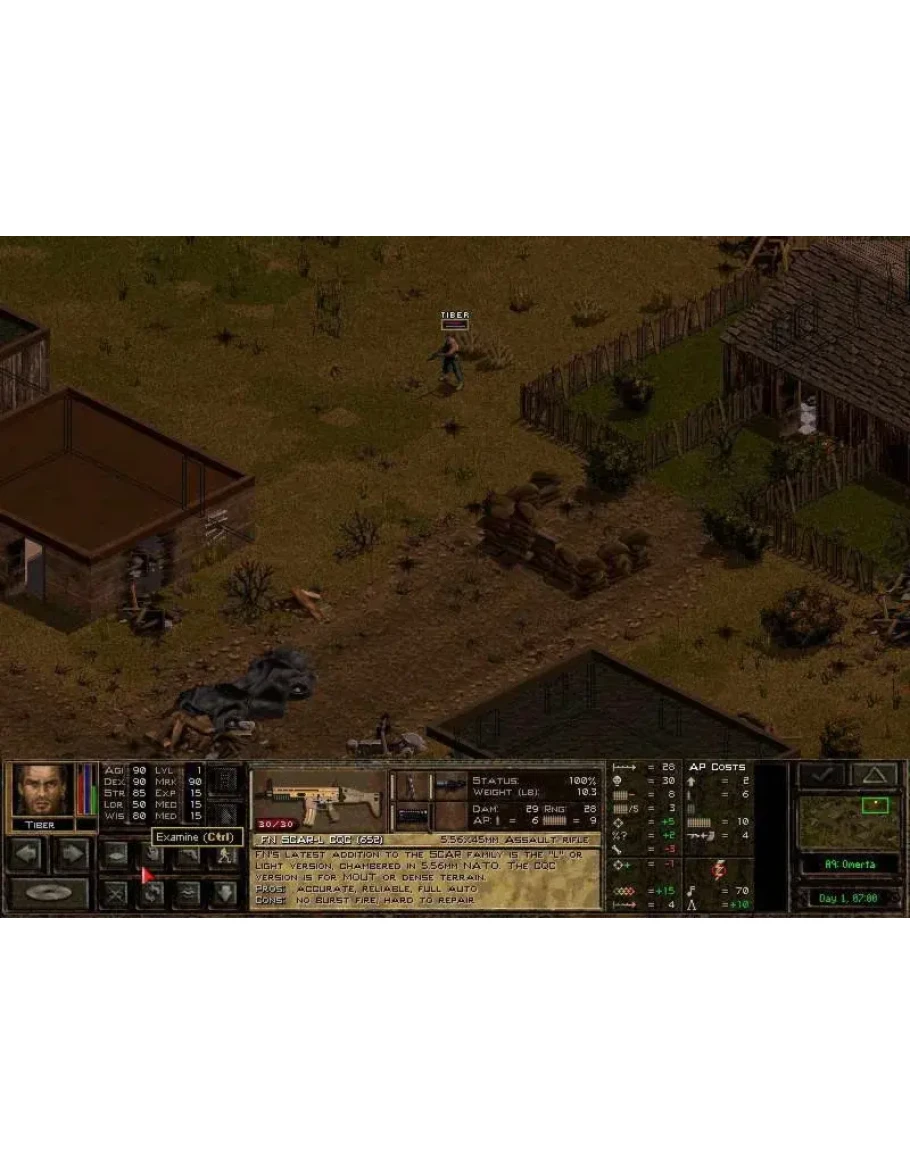The height and width of the screenshot is (1155, 910).
Task: Click the FN SCAR-L rifle image
Action: (318, 798)
